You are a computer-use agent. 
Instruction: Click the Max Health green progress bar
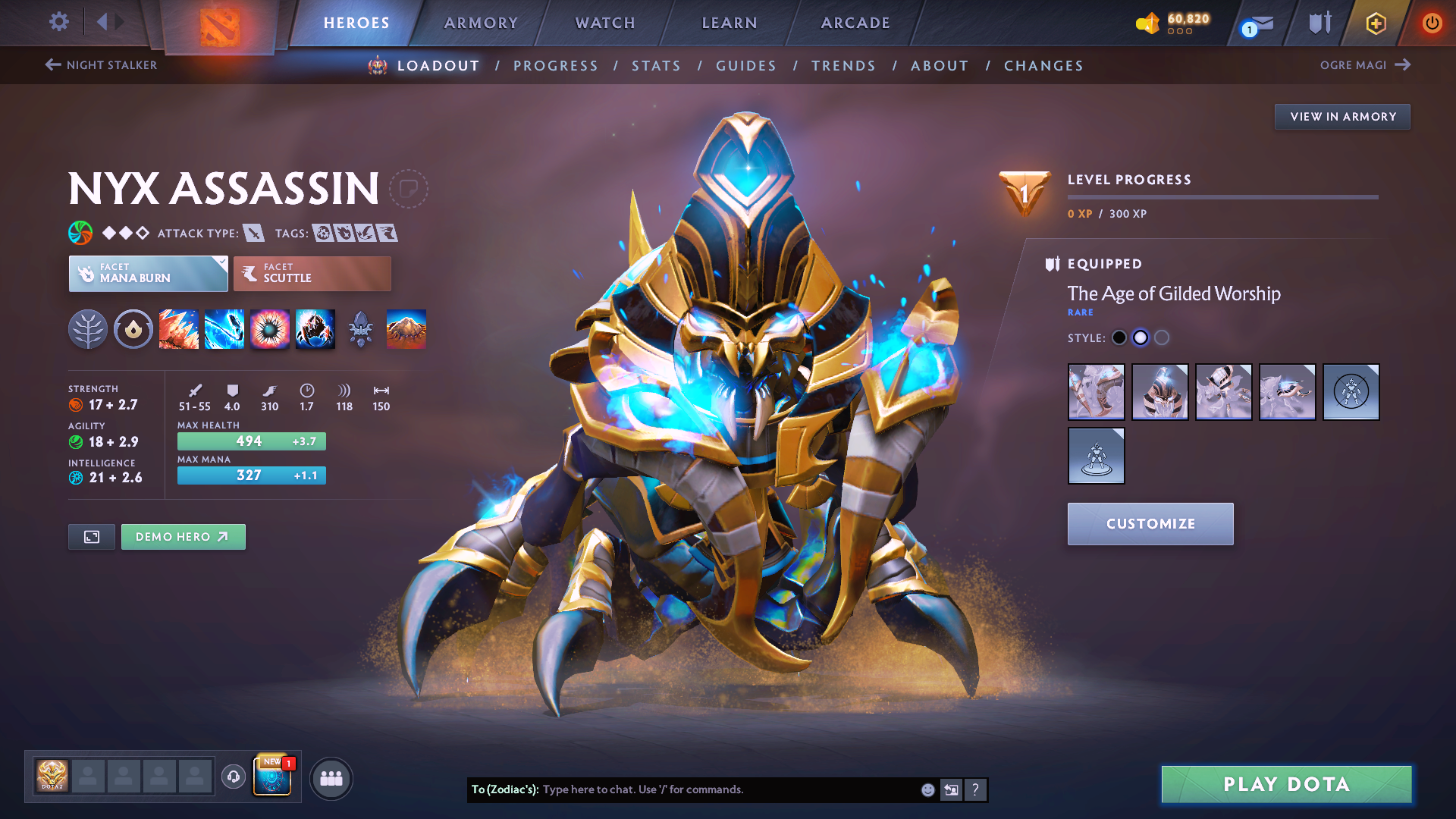pos(251,441)
